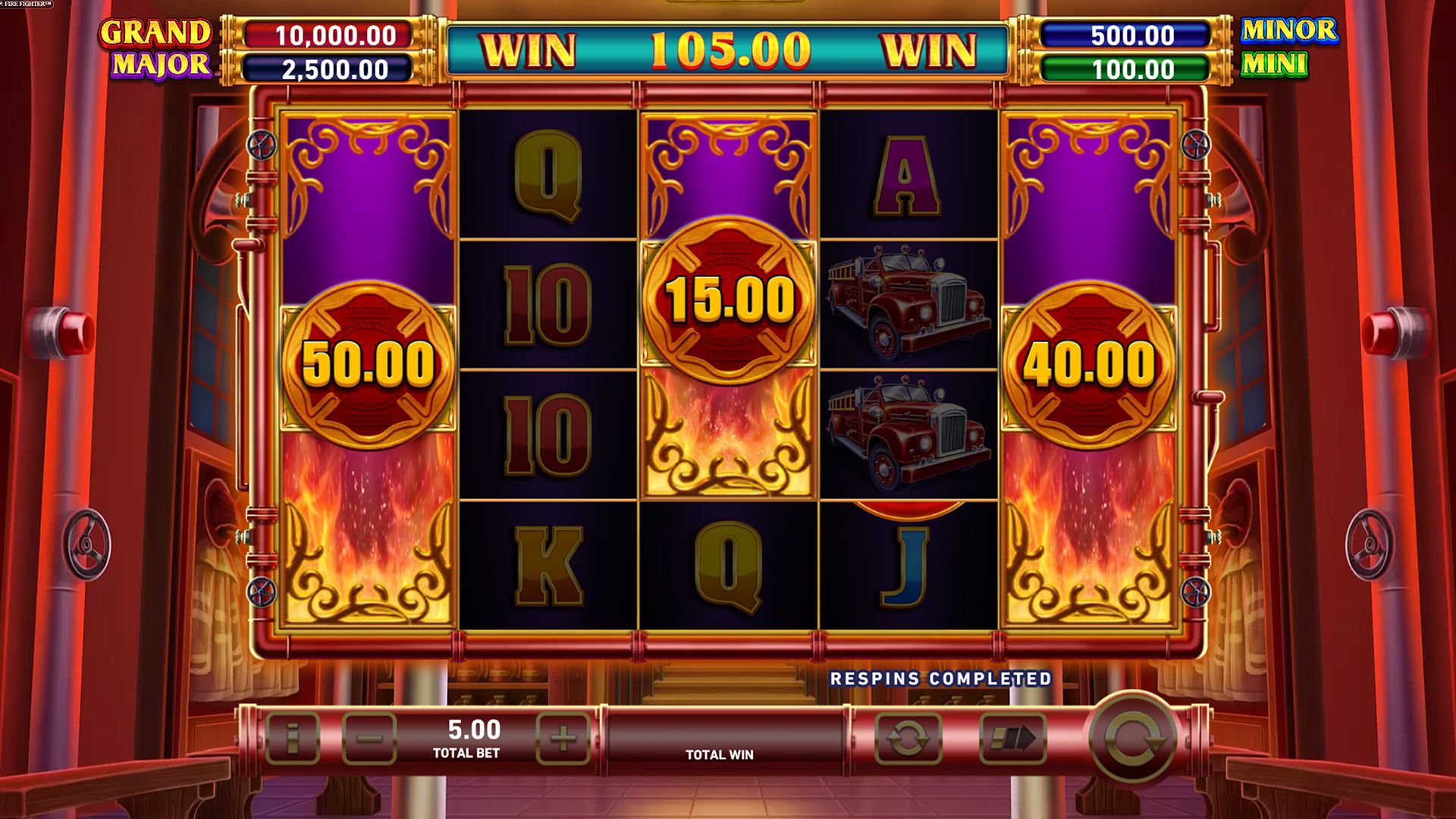Activate the turbo spin arrow button
Image resolution: width=1456 pixels, height=819 pixels.
[1013, 738]
